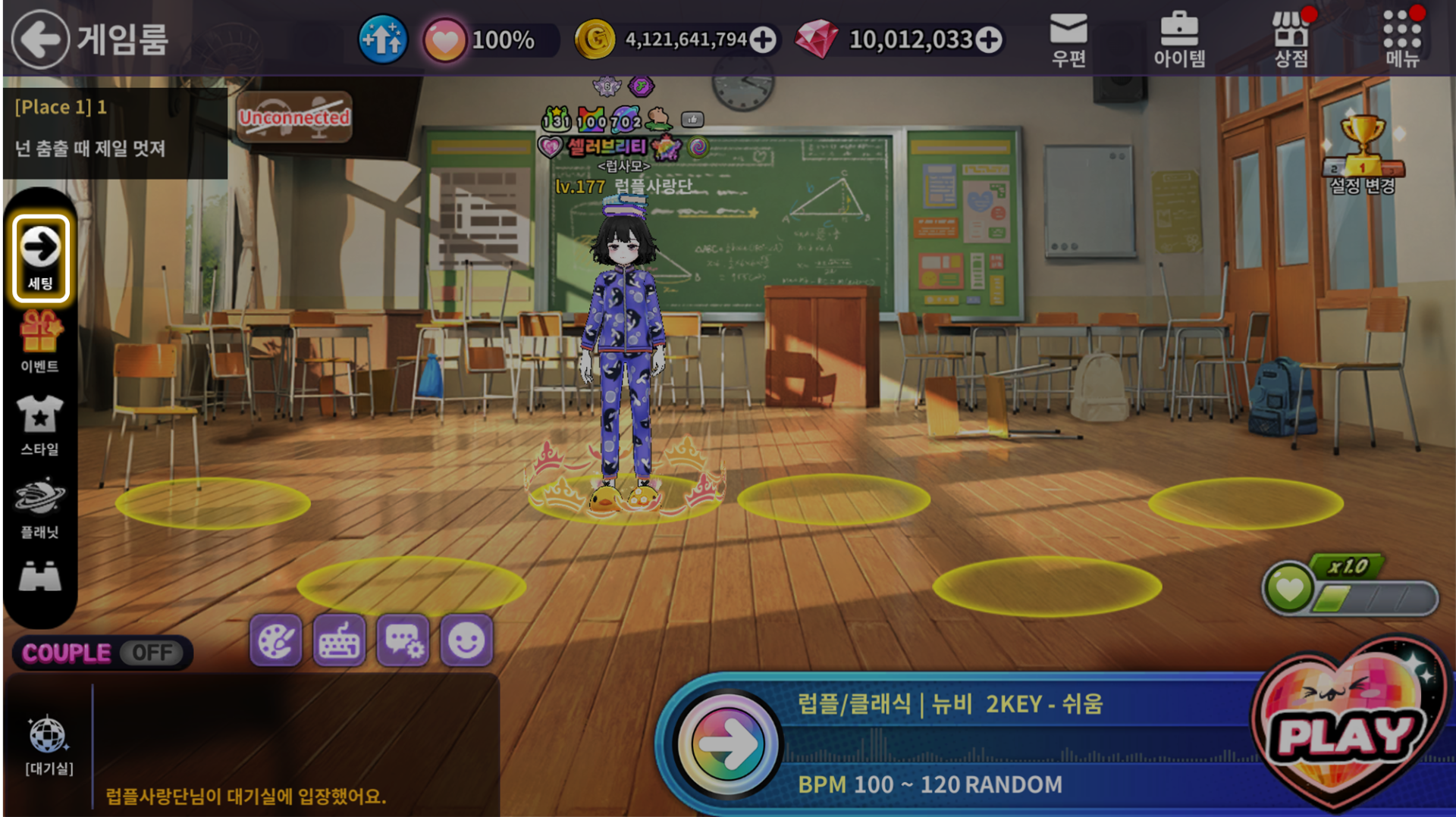
Task: Open the 아이템 inventory
Action: click(1179, 39)
